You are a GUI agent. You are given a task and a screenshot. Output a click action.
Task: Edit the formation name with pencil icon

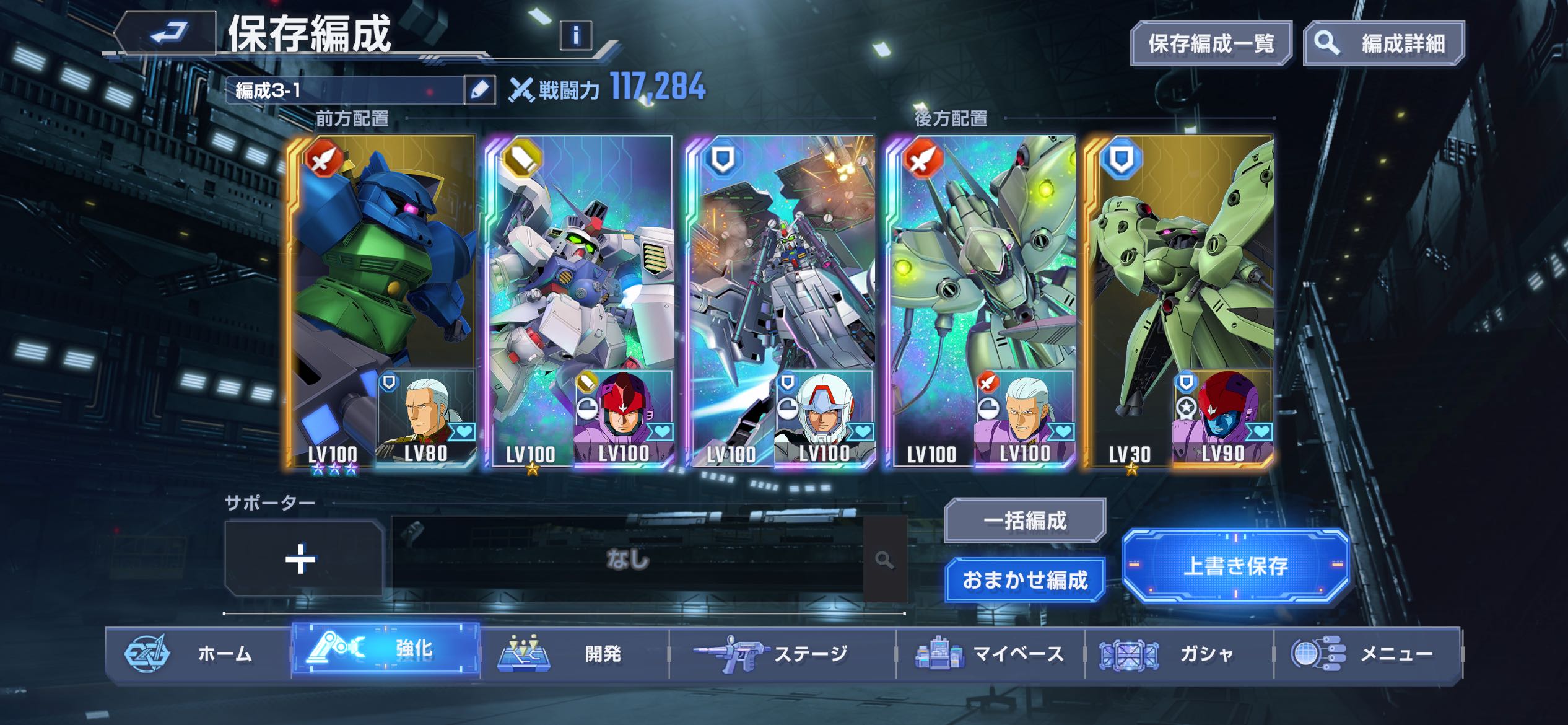coord(480,90)
